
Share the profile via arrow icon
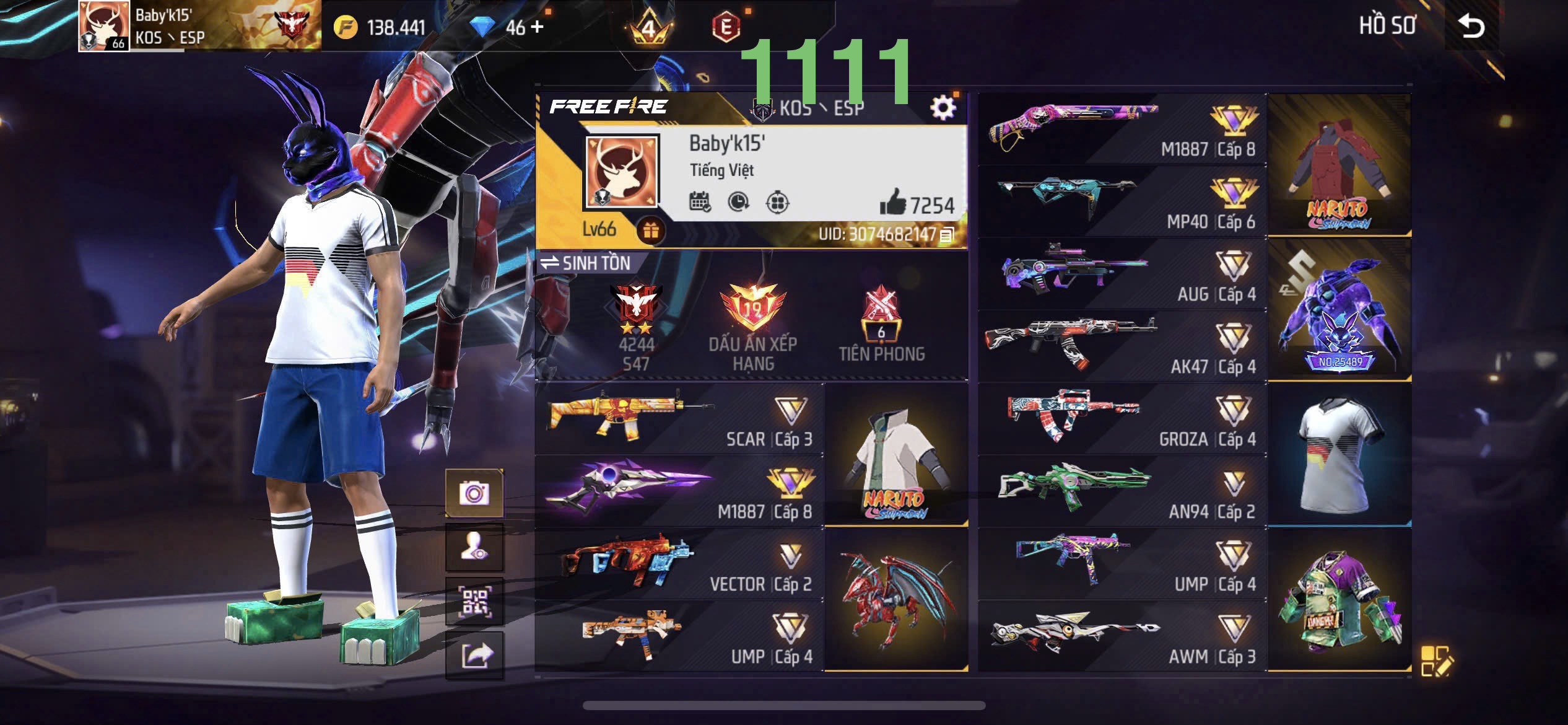point(474,656)
